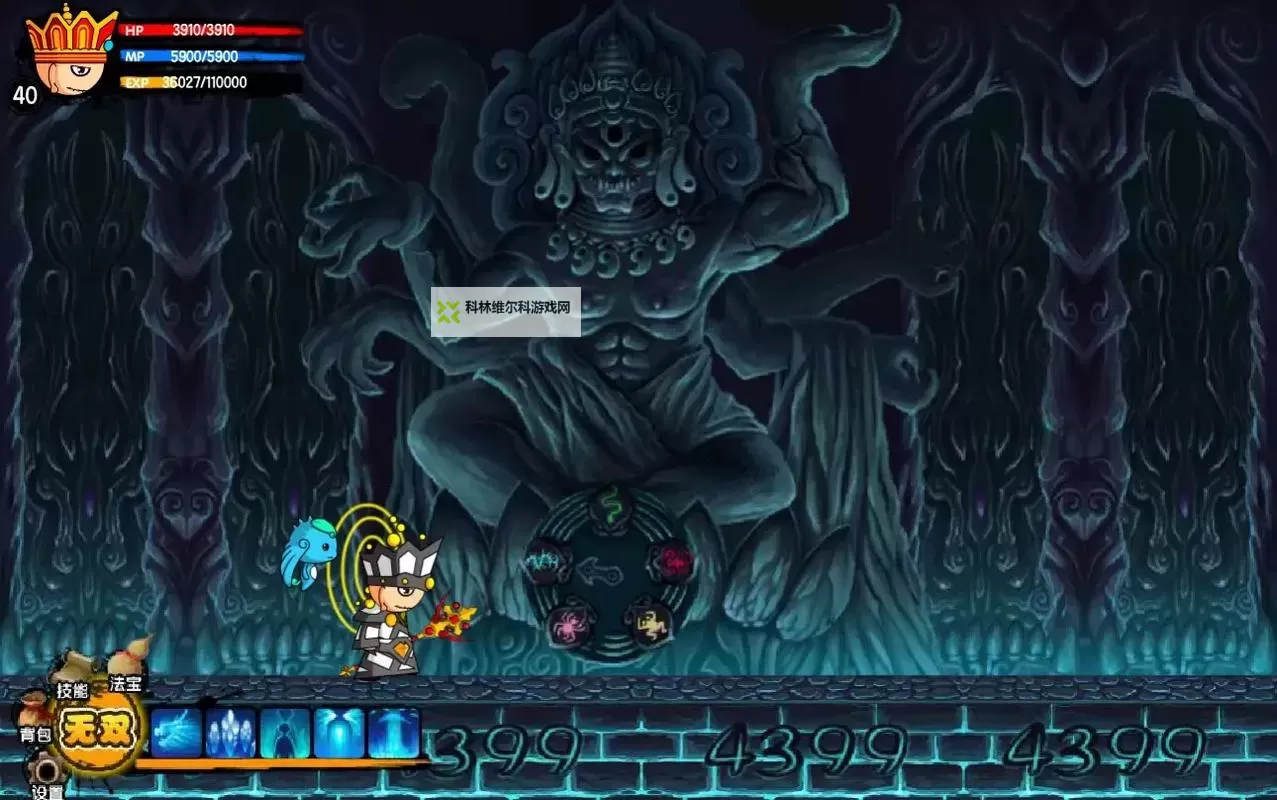Activate the twin wings light skill

[339, 733]
